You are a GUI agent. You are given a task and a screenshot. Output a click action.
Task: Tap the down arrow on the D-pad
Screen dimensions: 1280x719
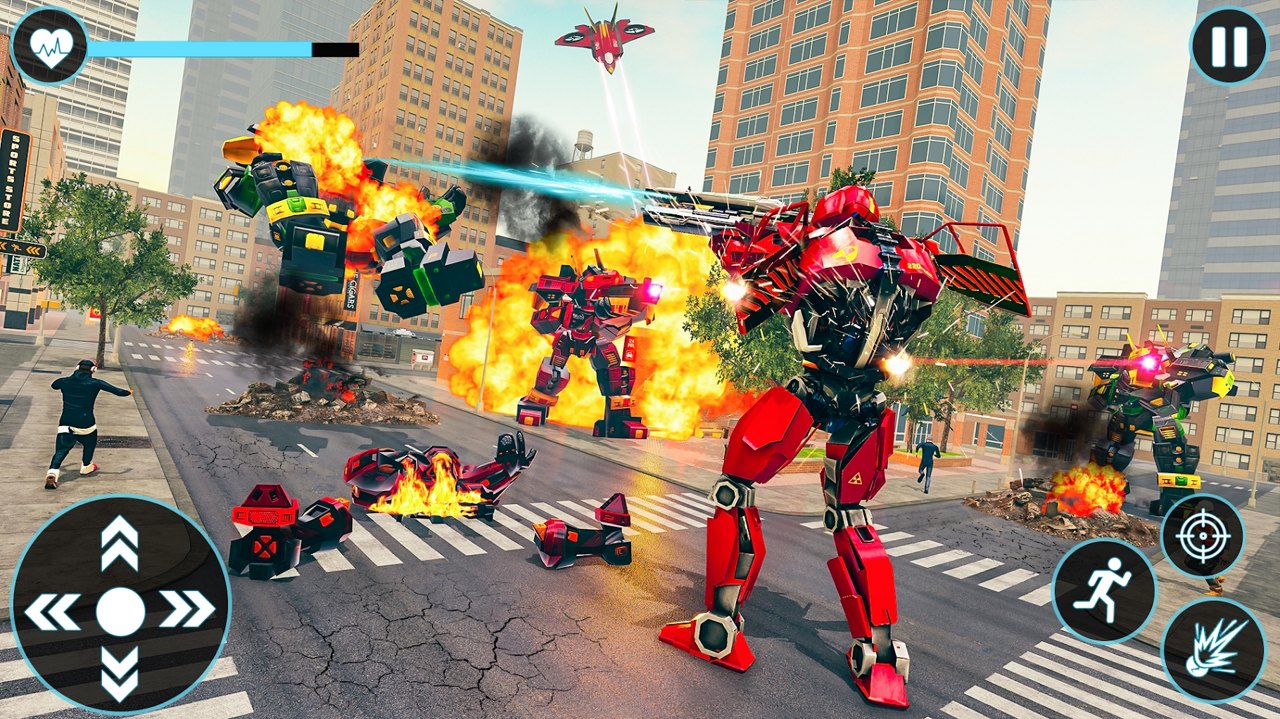tap(120, 673)
